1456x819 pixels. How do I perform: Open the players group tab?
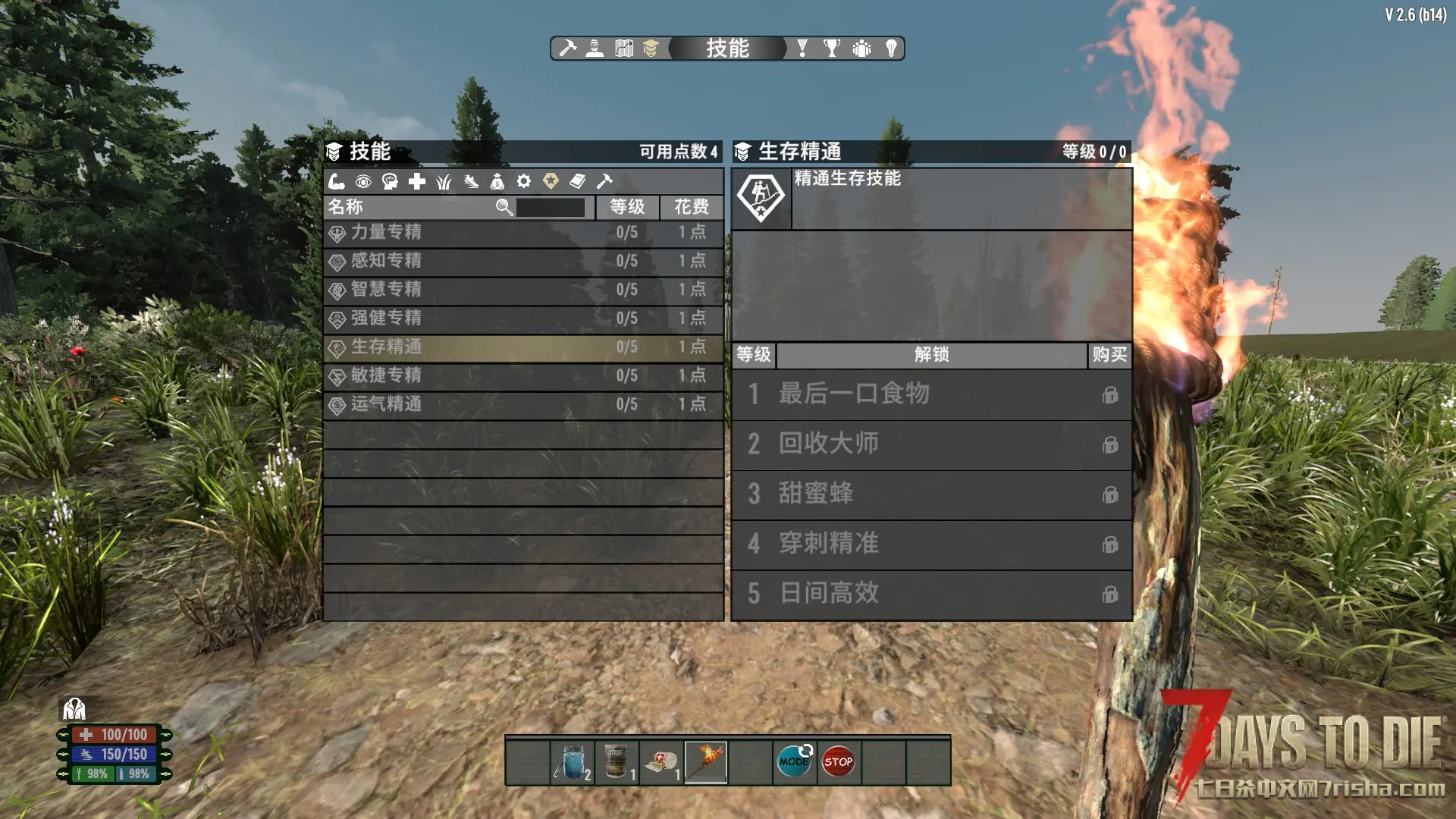click(861, 49)
